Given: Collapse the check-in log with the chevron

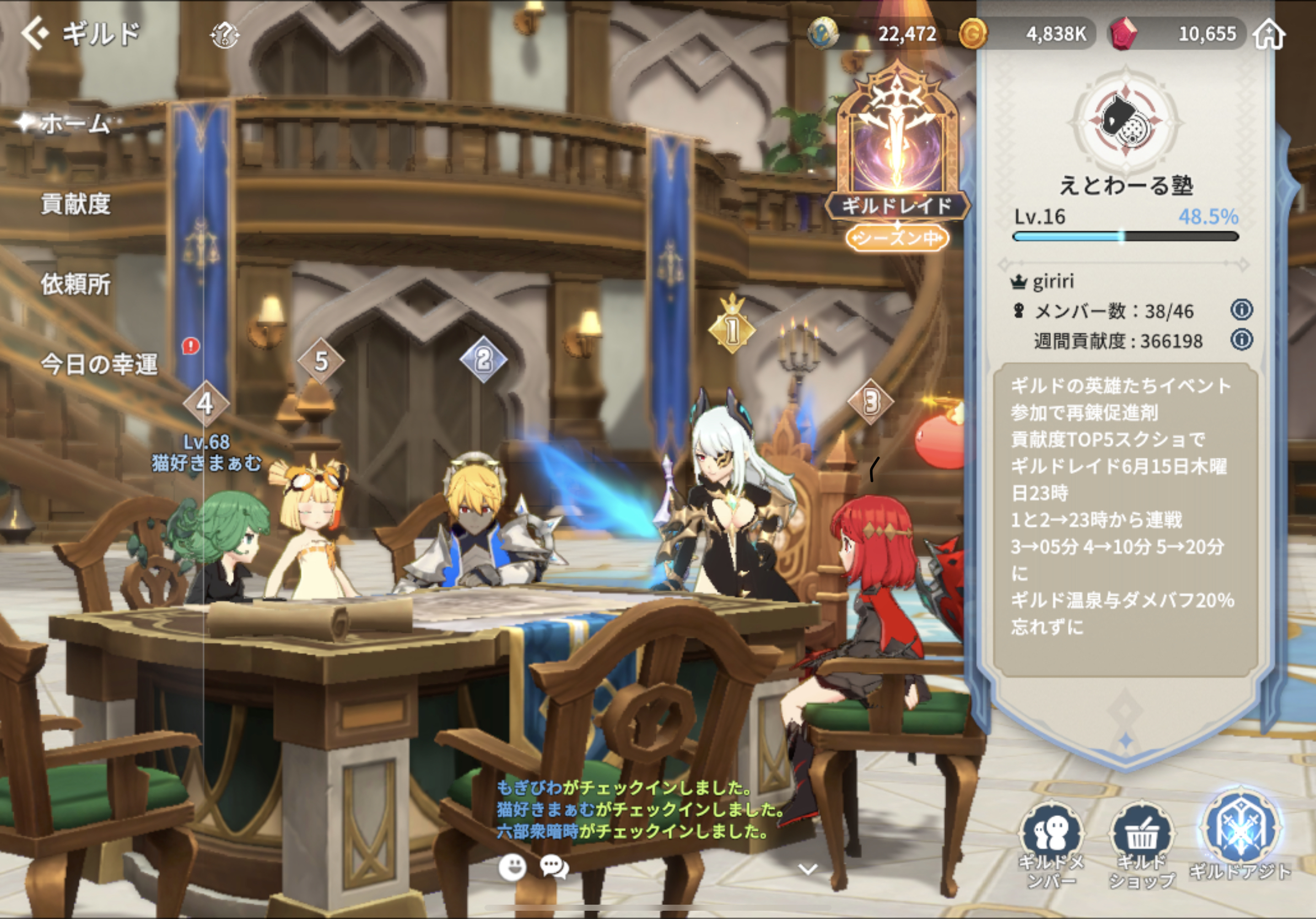Looking at the screenshot, I should coord(807,870).
